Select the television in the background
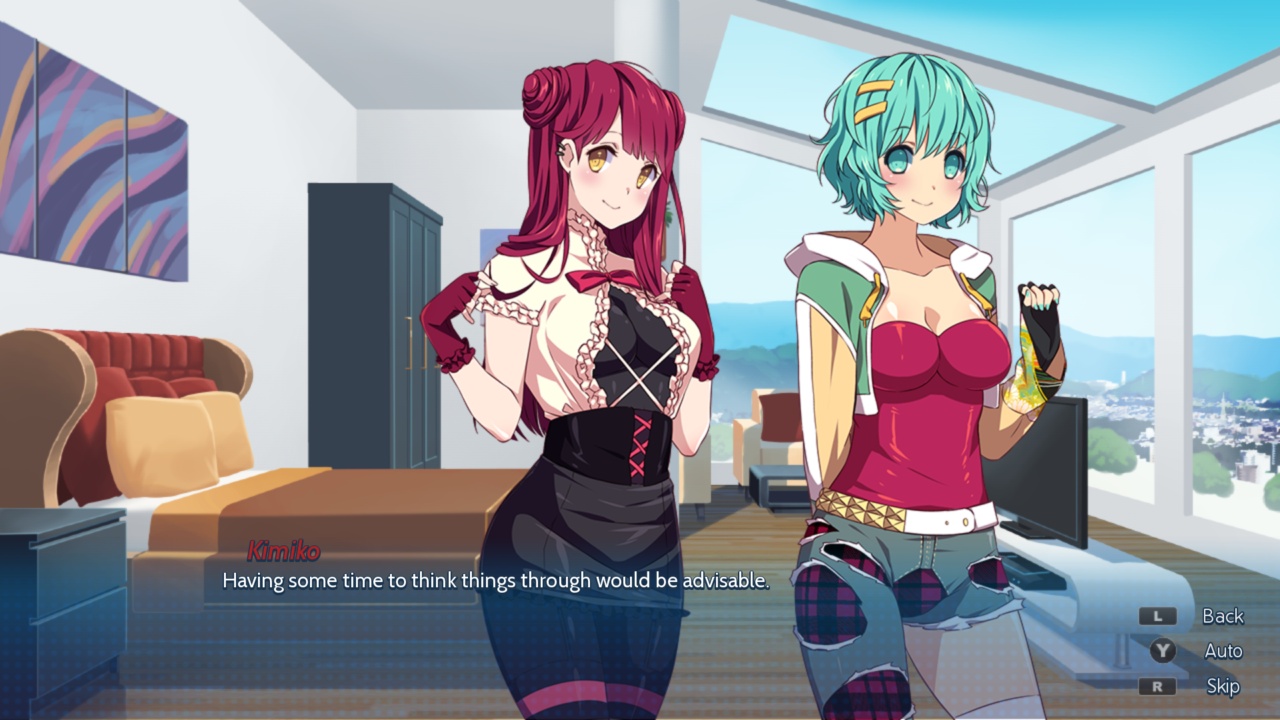 click(1045, 470)
